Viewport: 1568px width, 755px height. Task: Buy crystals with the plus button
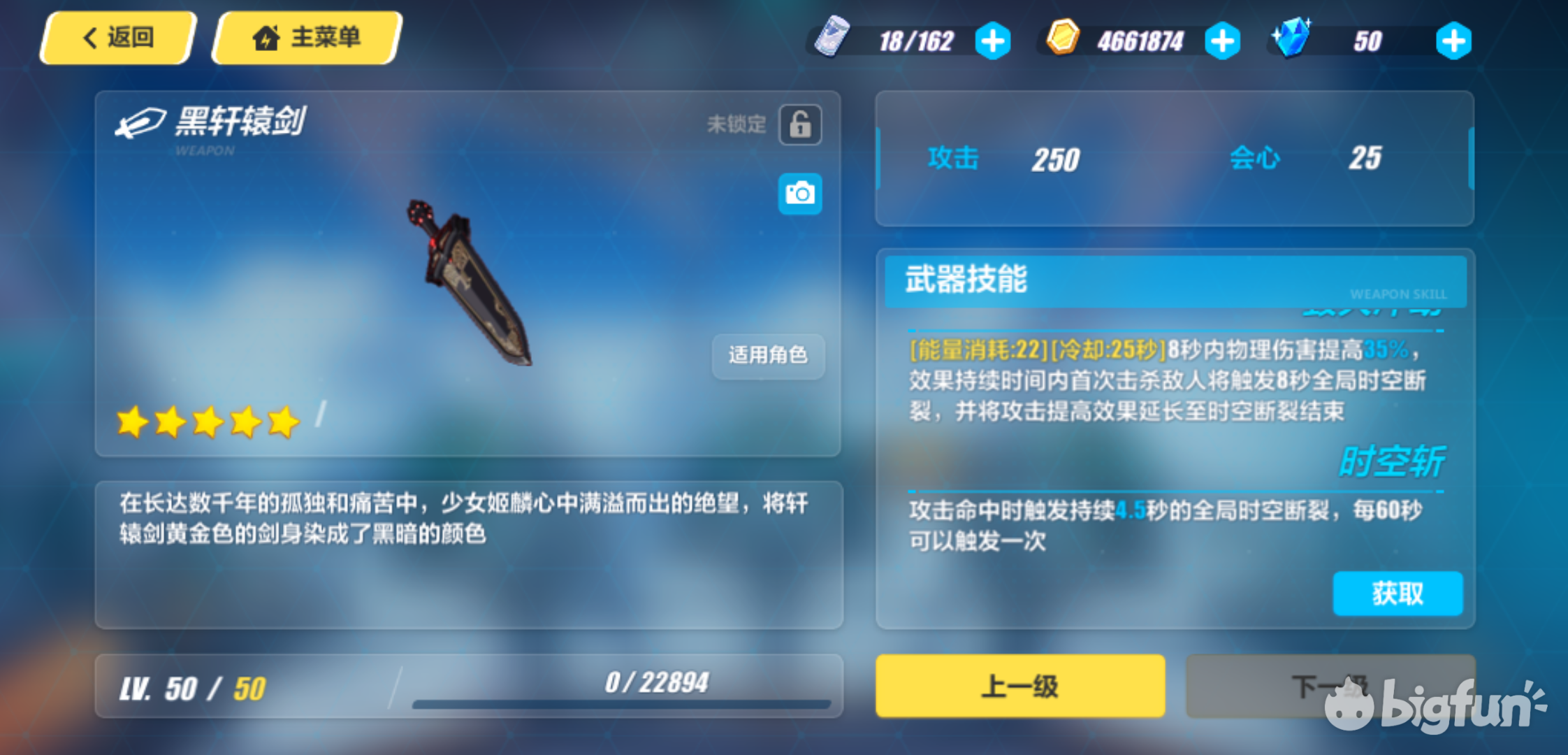coord(1453,41)
